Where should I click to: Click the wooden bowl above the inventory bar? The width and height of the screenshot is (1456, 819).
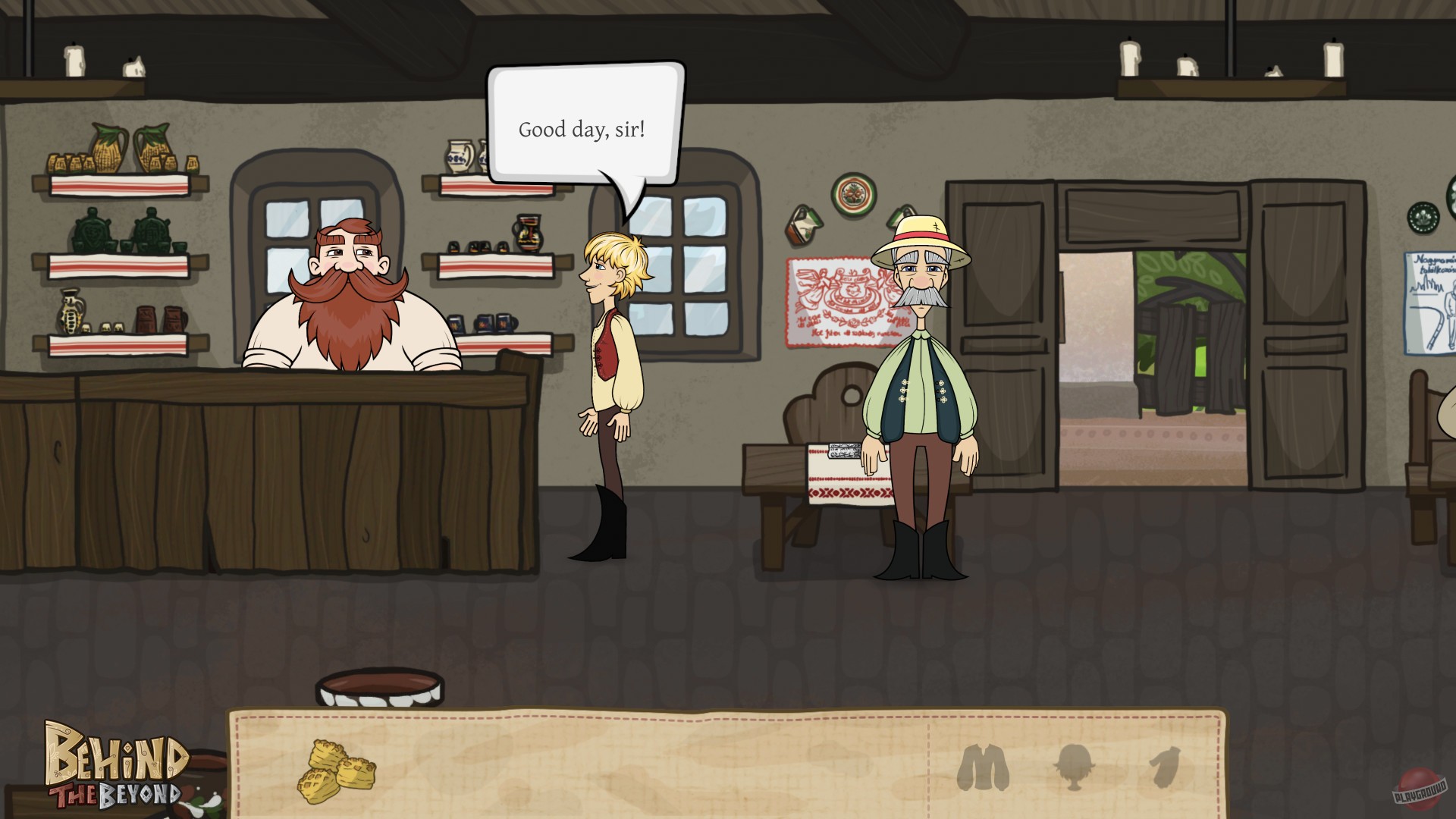379,685
